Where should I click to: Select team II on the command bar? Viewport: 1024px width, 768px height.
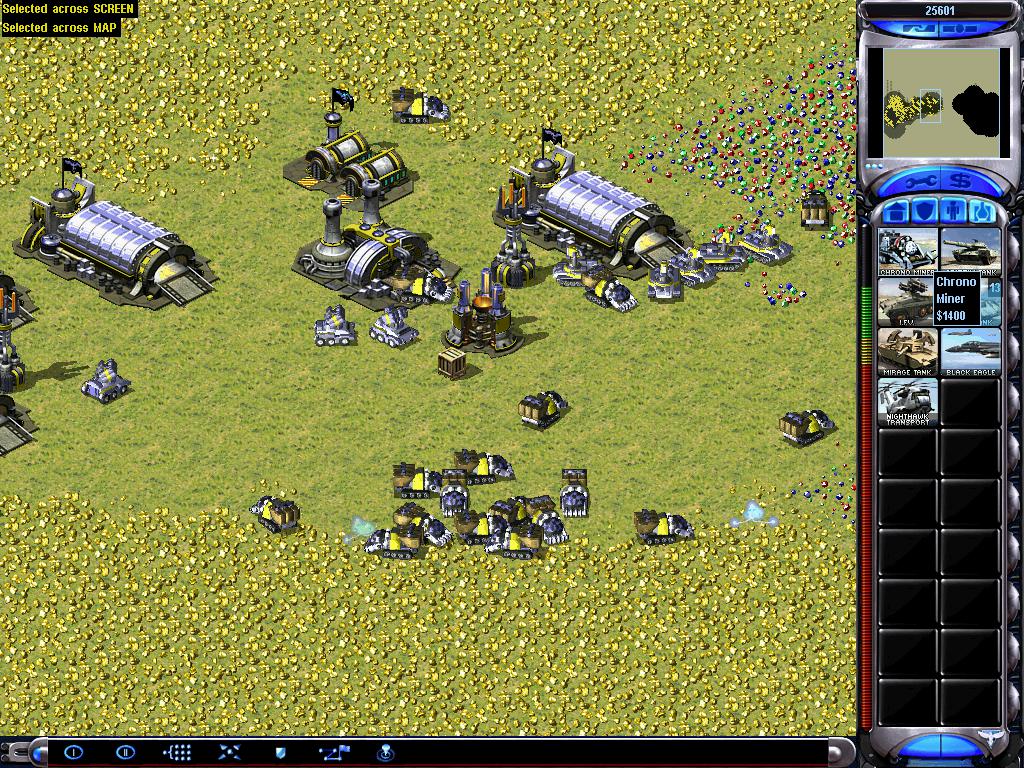click(x=125, y=752)
